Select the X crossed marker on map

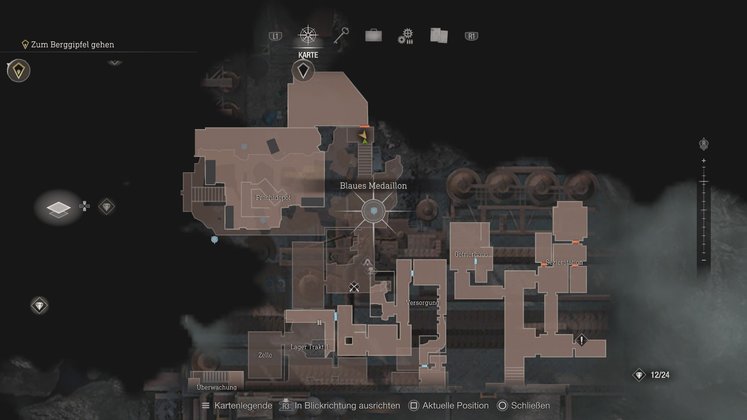(354, 287)
